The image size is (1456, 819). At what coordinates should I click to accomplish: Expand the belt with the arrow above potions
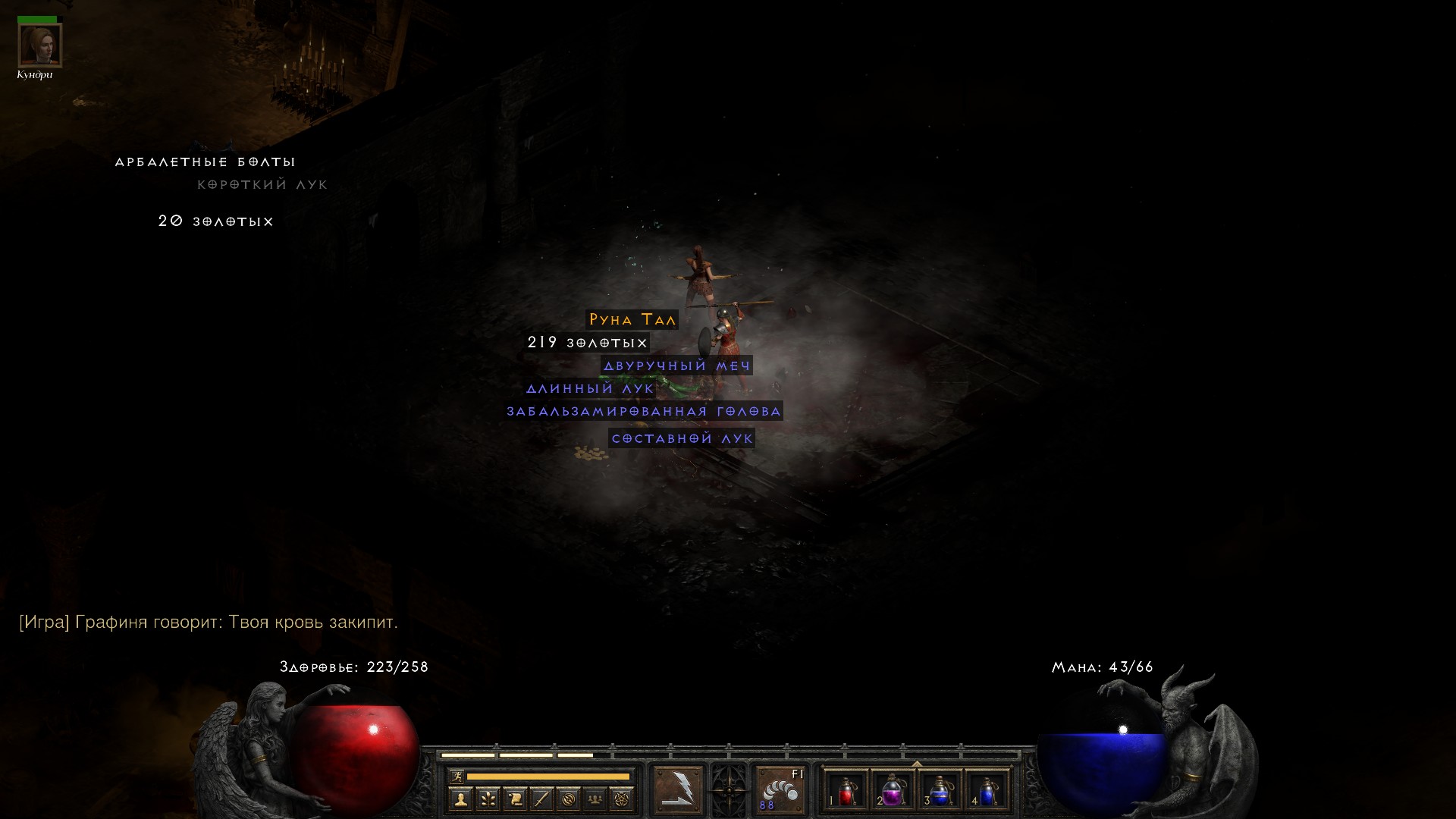916,764
